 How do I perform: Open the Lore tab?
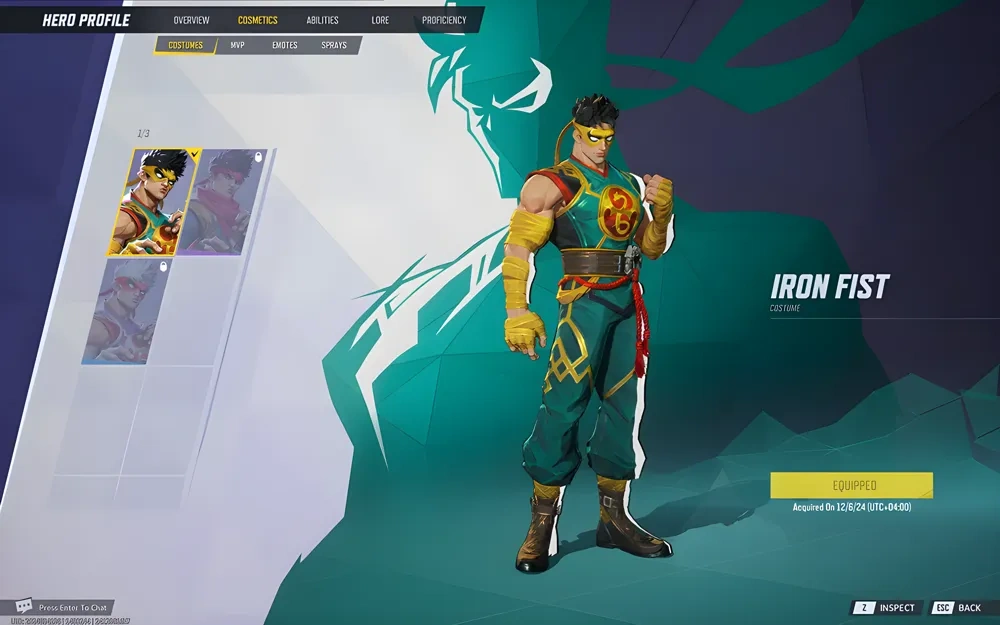[380, 20]
